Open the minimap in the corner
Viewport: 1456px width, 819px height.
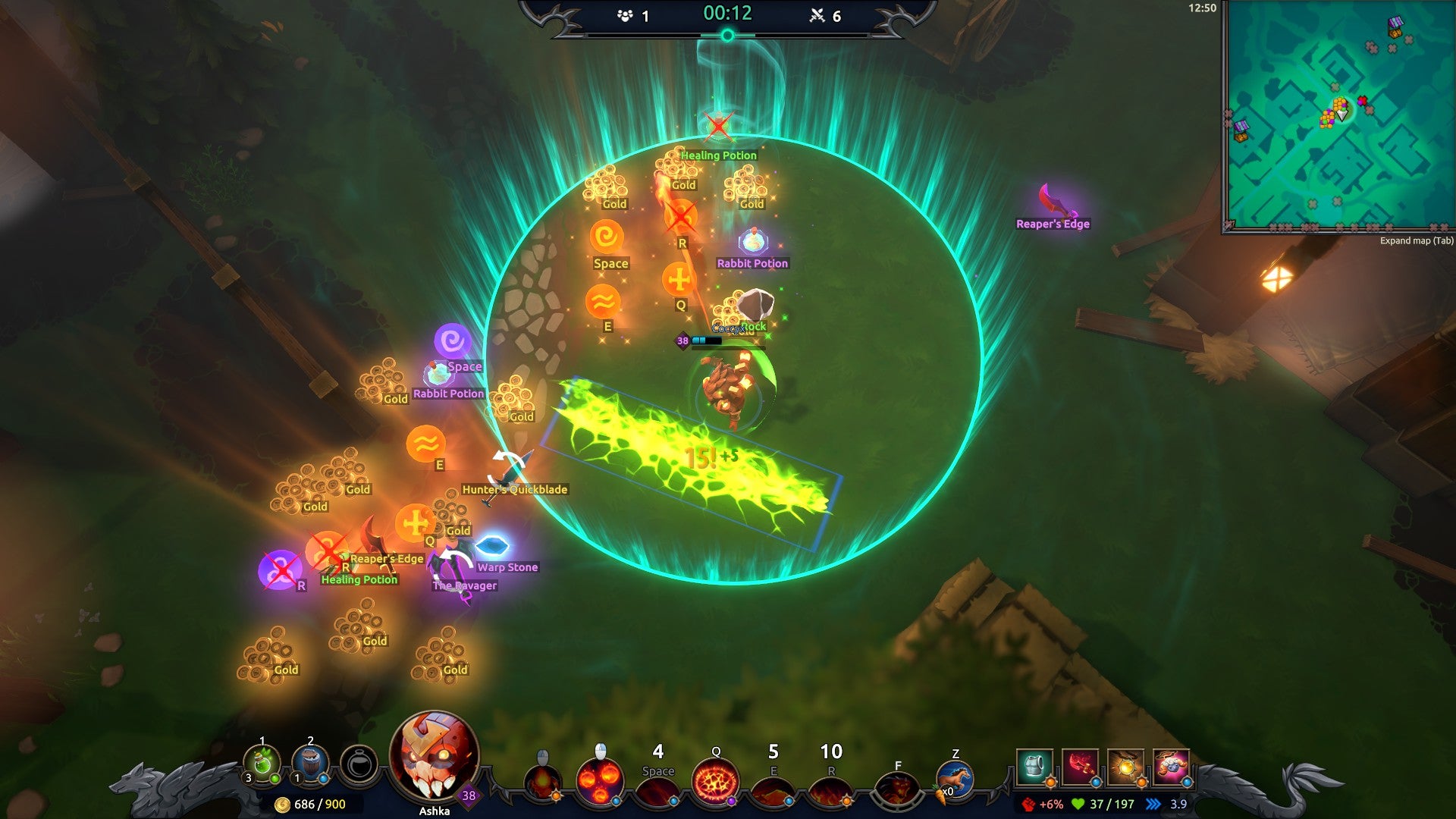[x=1339, y=115]
